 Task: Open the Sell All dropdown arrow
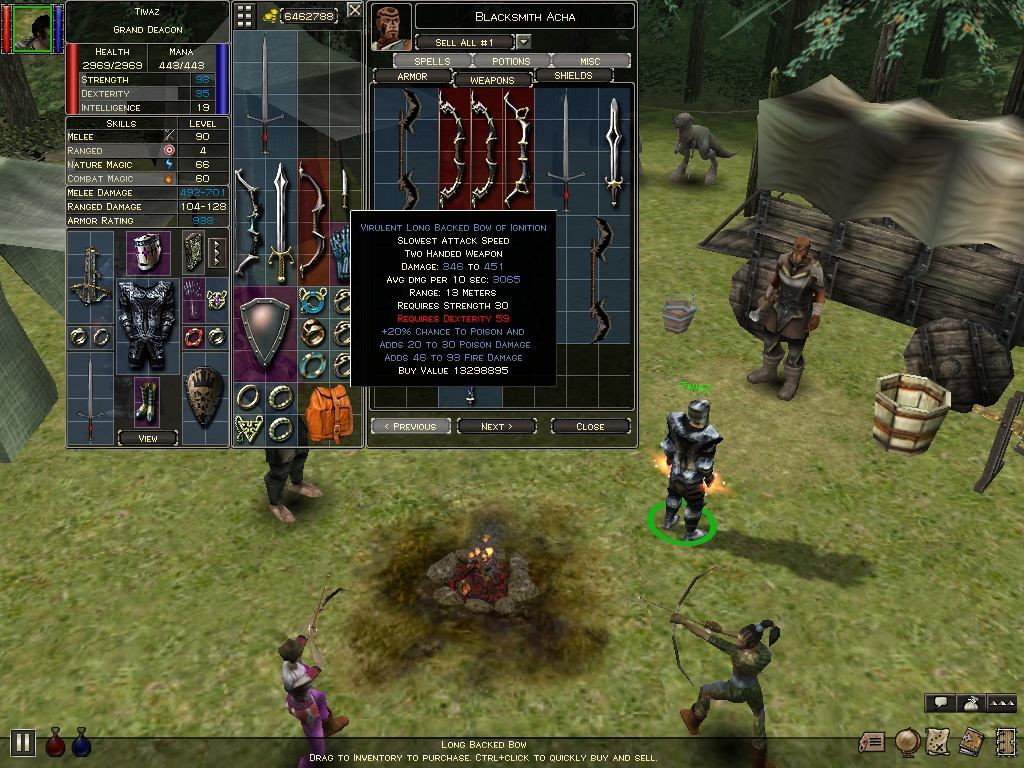(x=523, y=42)
